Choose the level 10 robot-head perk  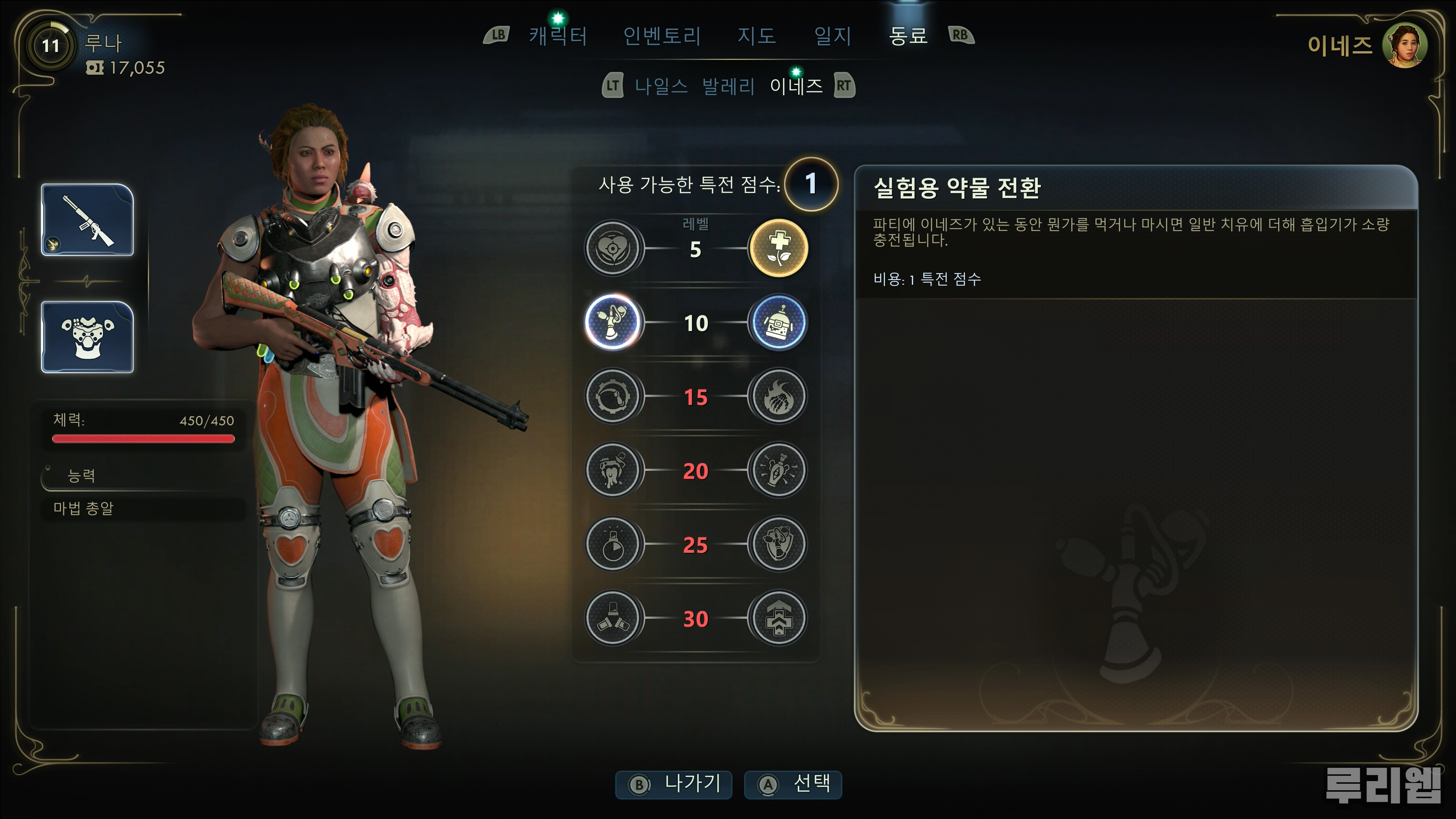click(778, 322)
